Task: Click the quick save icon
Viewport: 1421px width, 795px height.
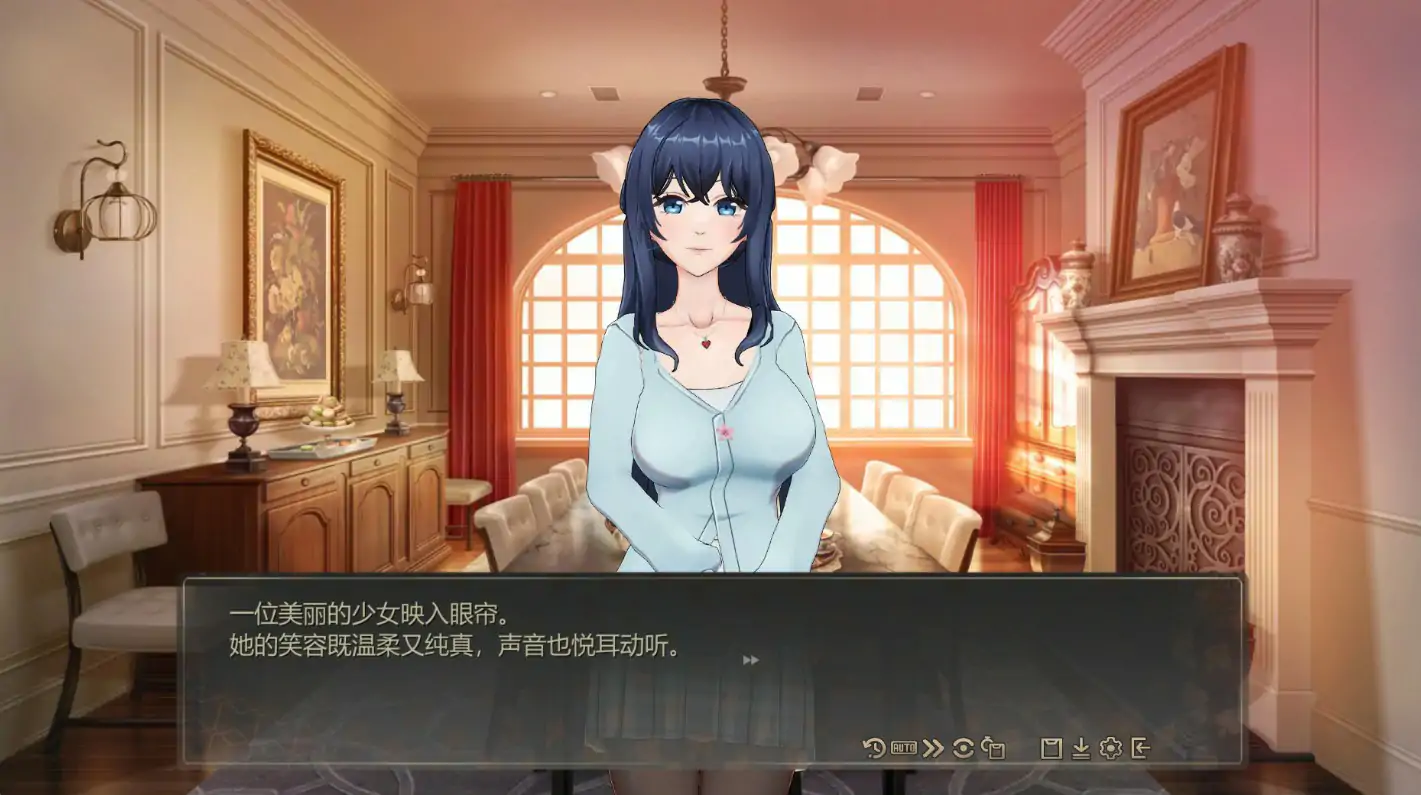Action: tap(993, 748)
